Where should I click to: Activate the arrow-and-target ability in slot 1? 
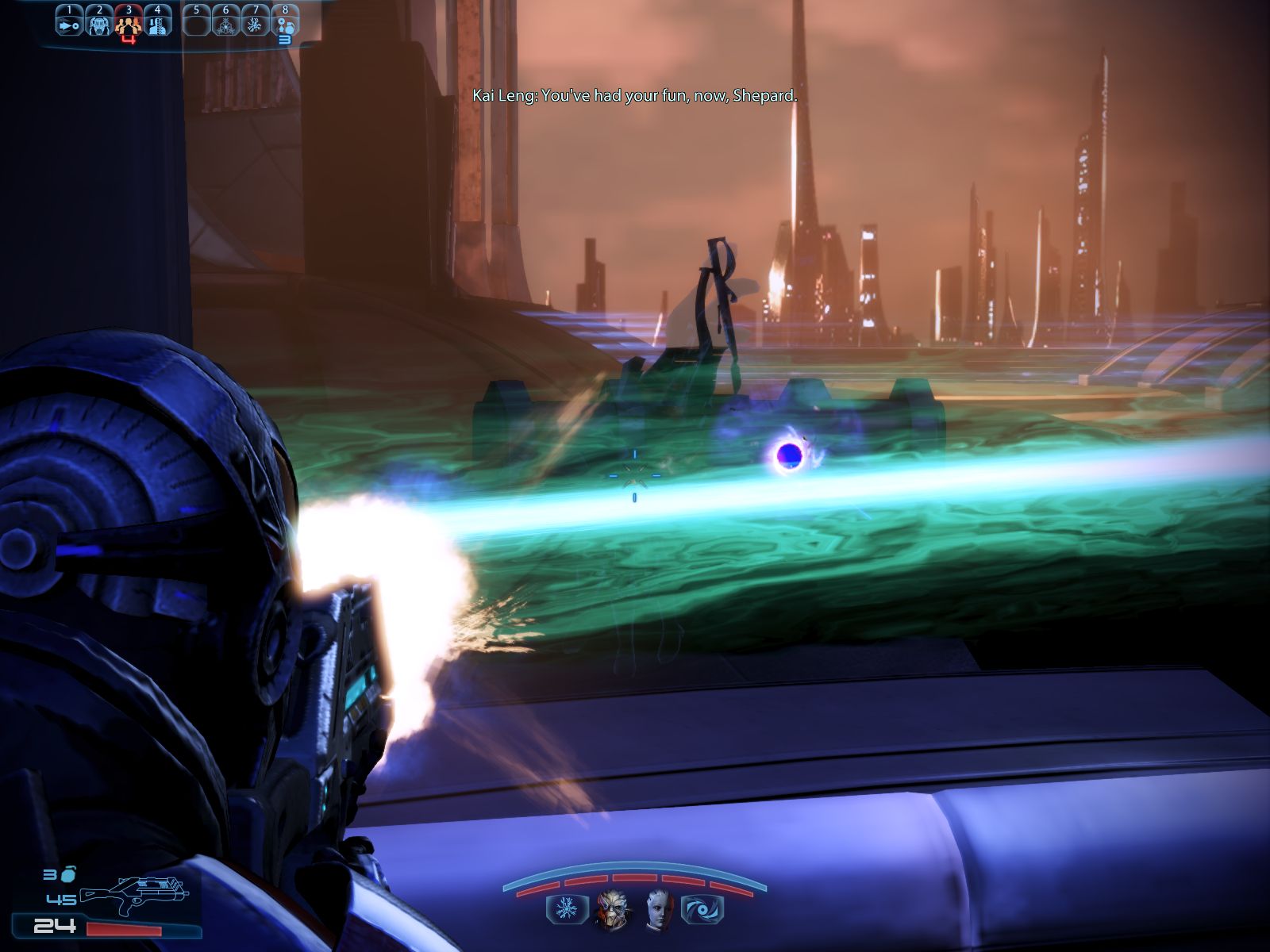pos(69,24)
